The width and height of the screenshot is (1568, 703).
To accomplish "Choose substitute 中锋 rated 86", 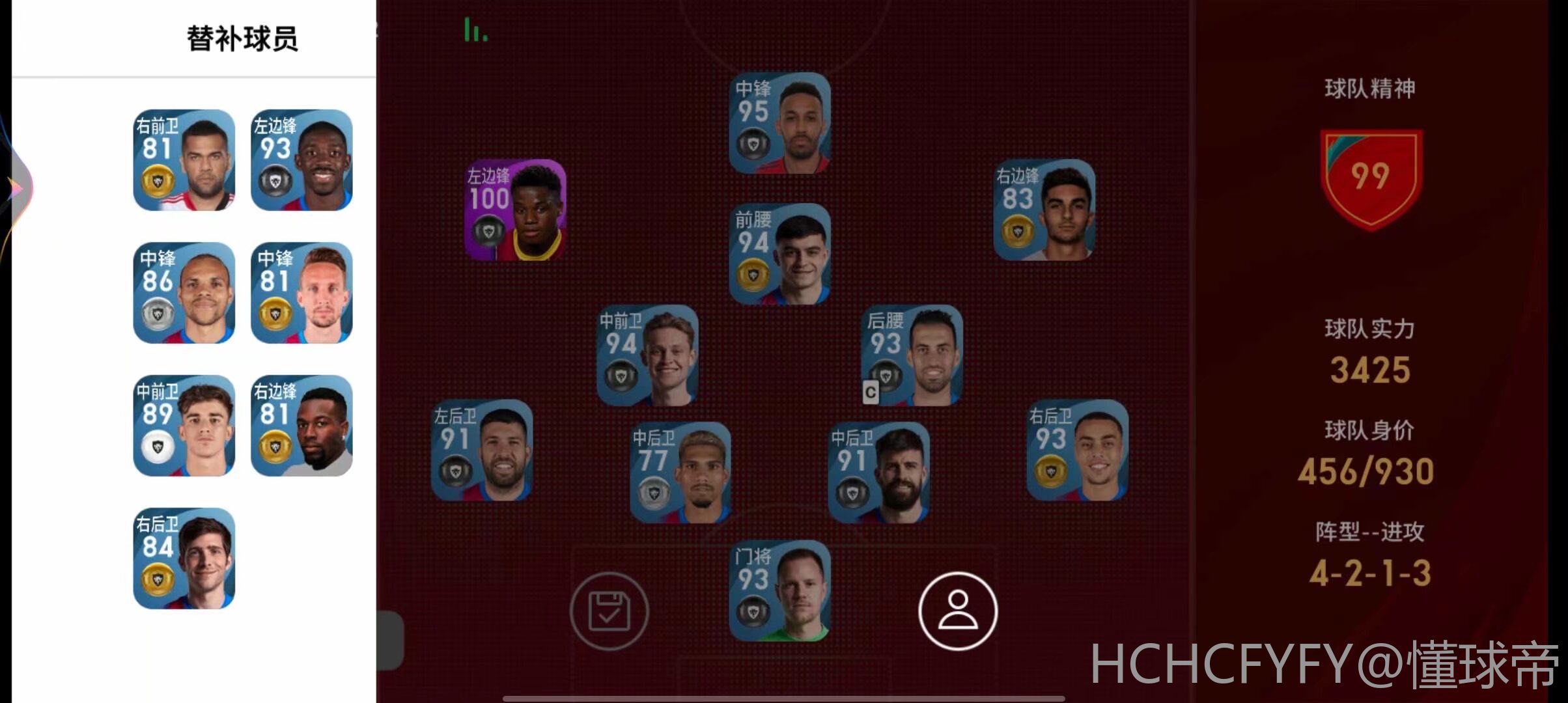I will [x=184, y=293].
